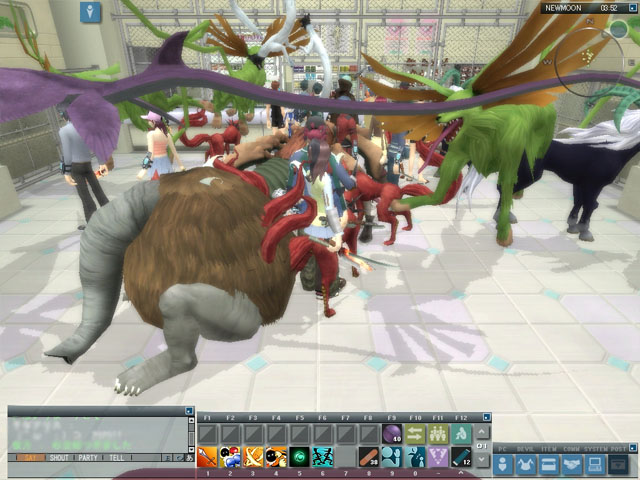Open the SYSTEM menu
Image resolution: width=640 pixels, height=480 pixels.
pos(595,464)
